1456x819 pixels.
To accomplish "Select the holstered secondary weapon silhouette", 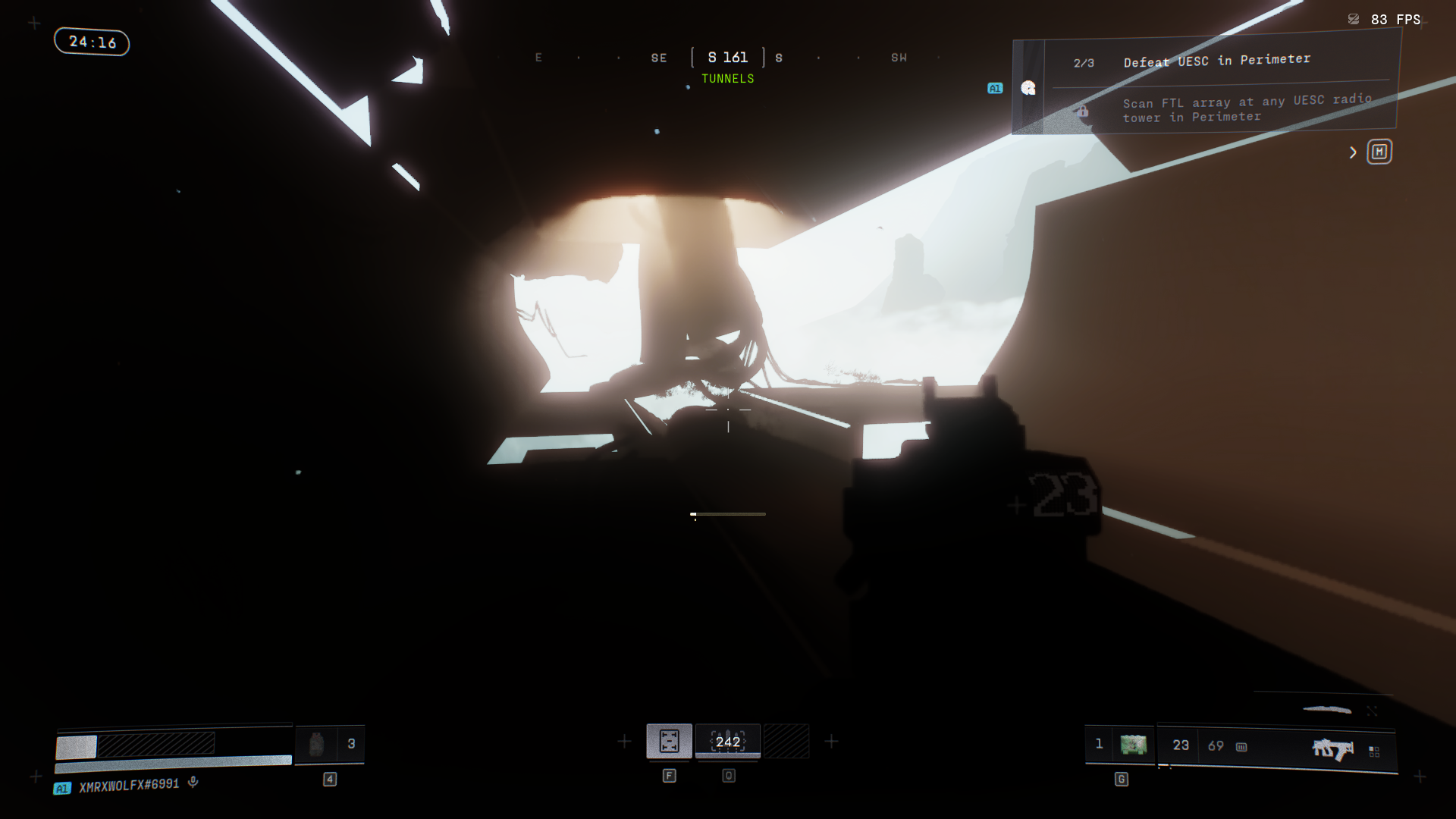I will [x=1327, y=710].
